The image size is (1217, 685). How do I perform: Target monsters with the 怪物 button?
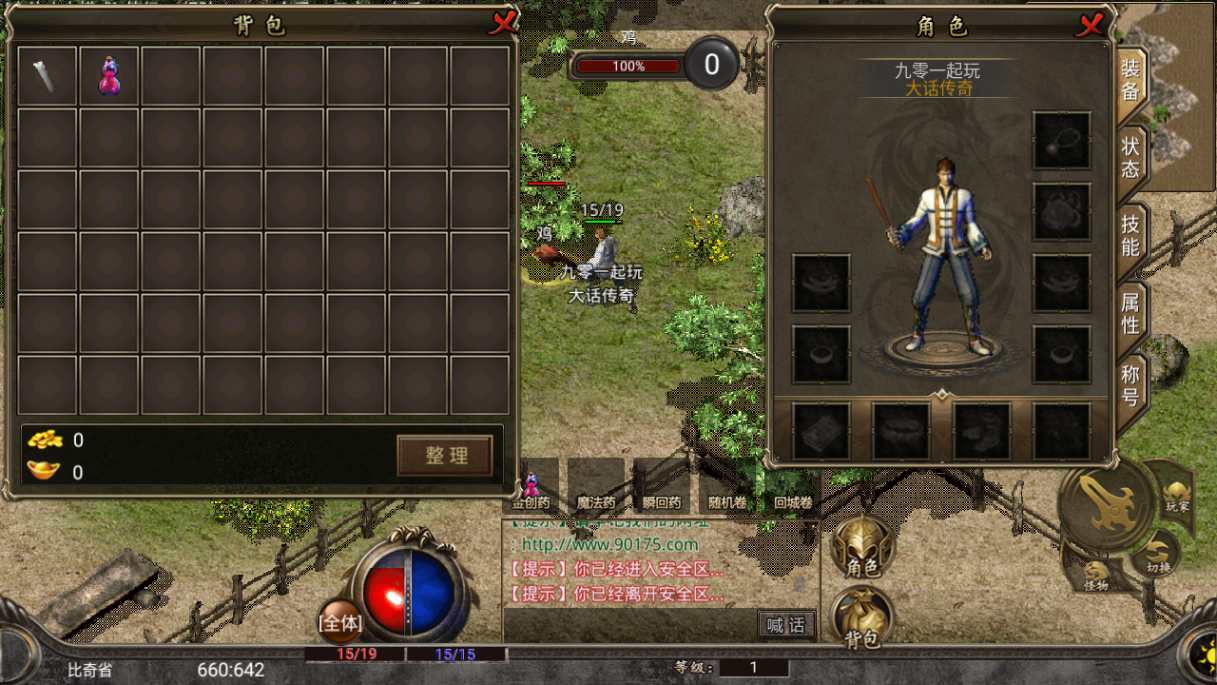click(1096, 574)
